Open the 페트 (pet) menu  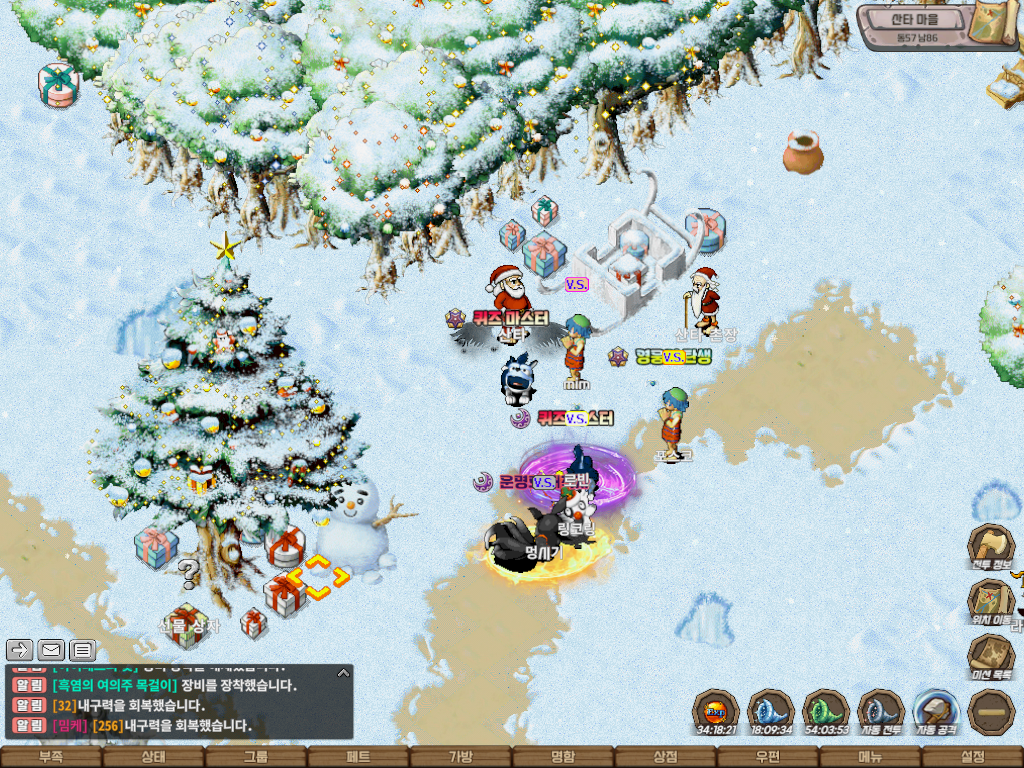click(358, 757)
